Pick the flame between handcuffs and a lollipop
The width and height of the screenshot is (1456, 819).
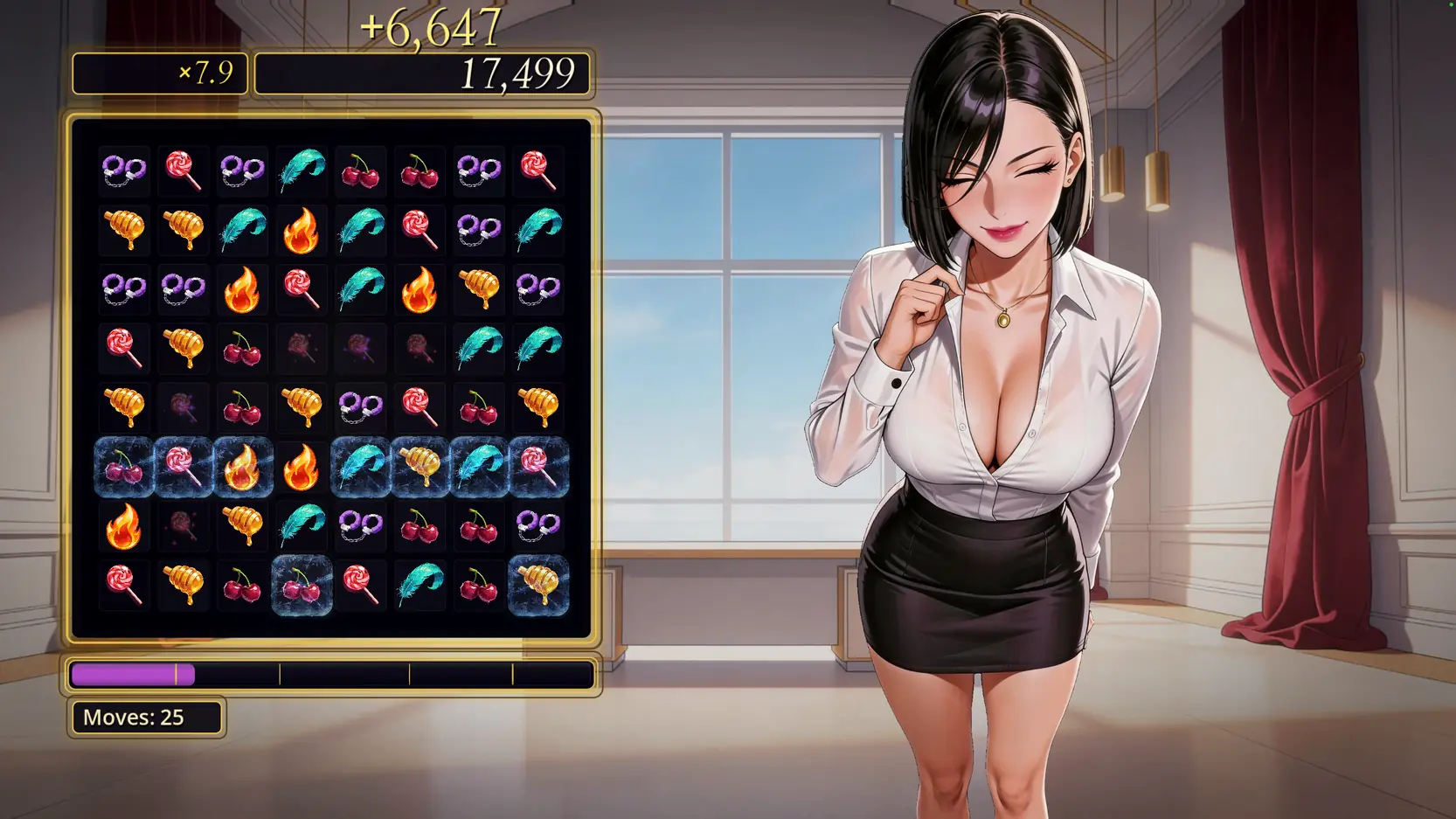click(x=242, y=288)
